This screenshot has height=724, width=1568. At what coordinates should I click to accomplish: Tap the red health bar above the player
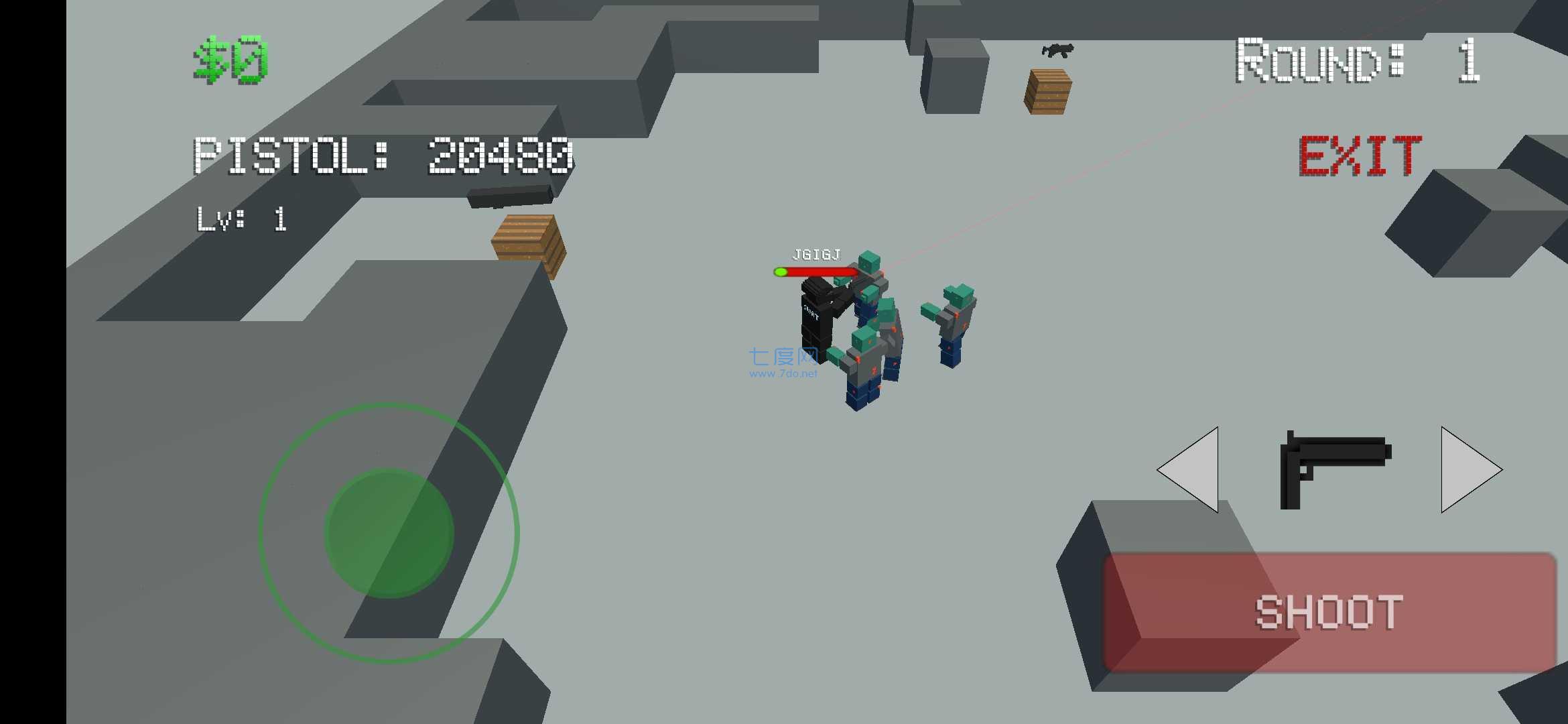(814, 273)
